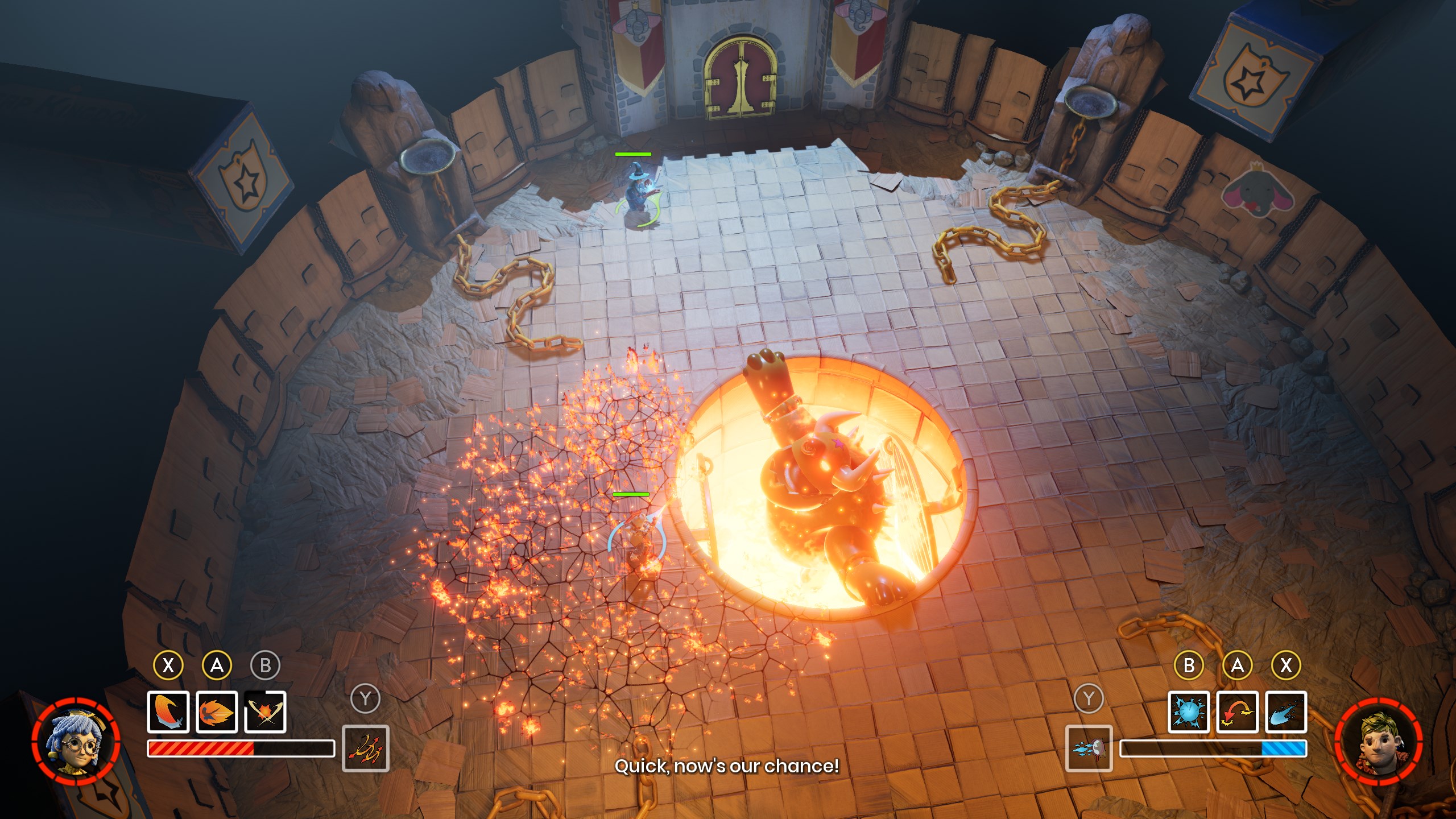Click the blond boy character portrait
This screenshot has height=819, width=1456.
[1379, 742]
